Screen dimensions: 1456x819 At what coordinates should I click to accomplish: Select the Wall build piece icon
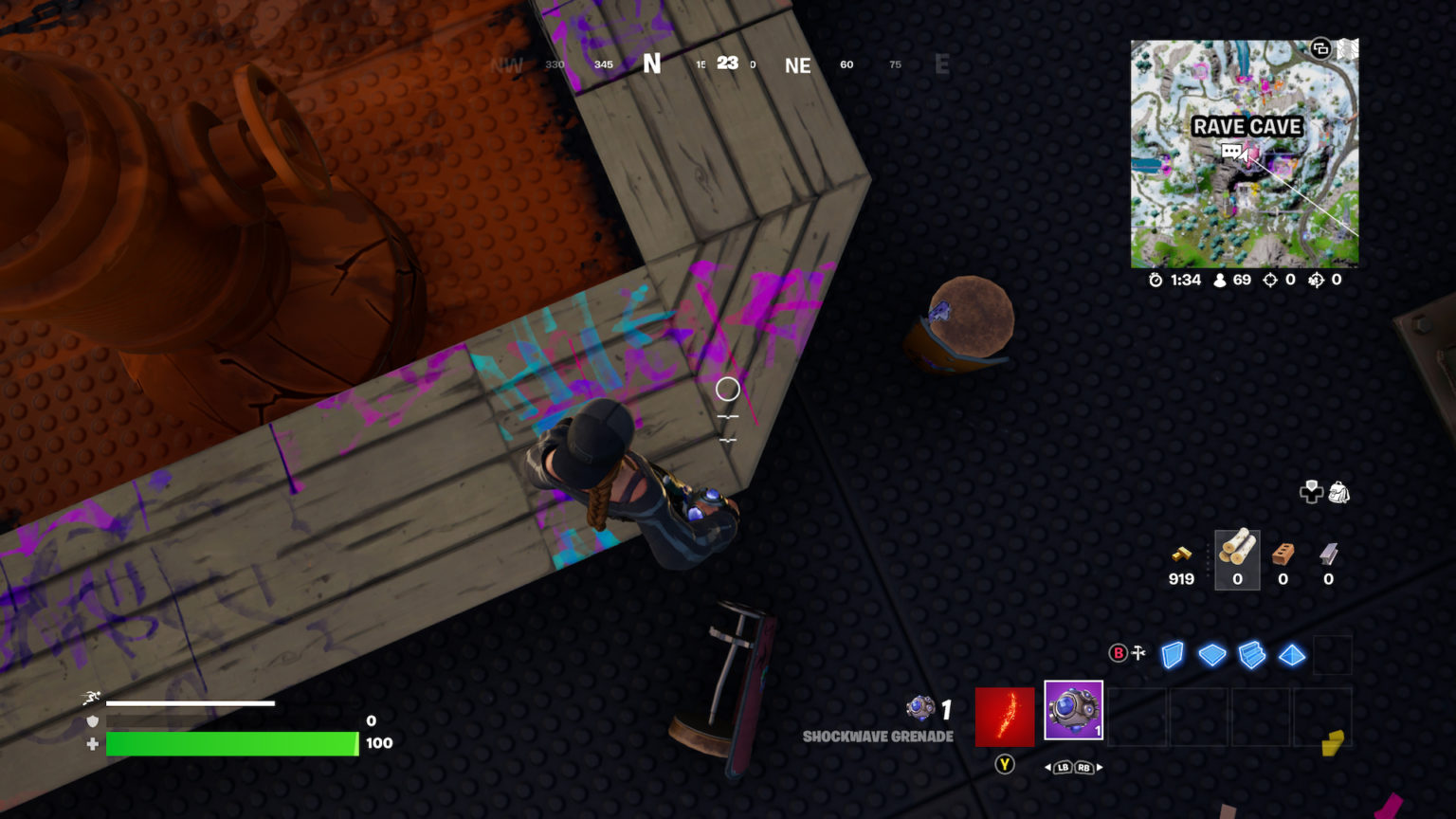(x=1172, y=655)
